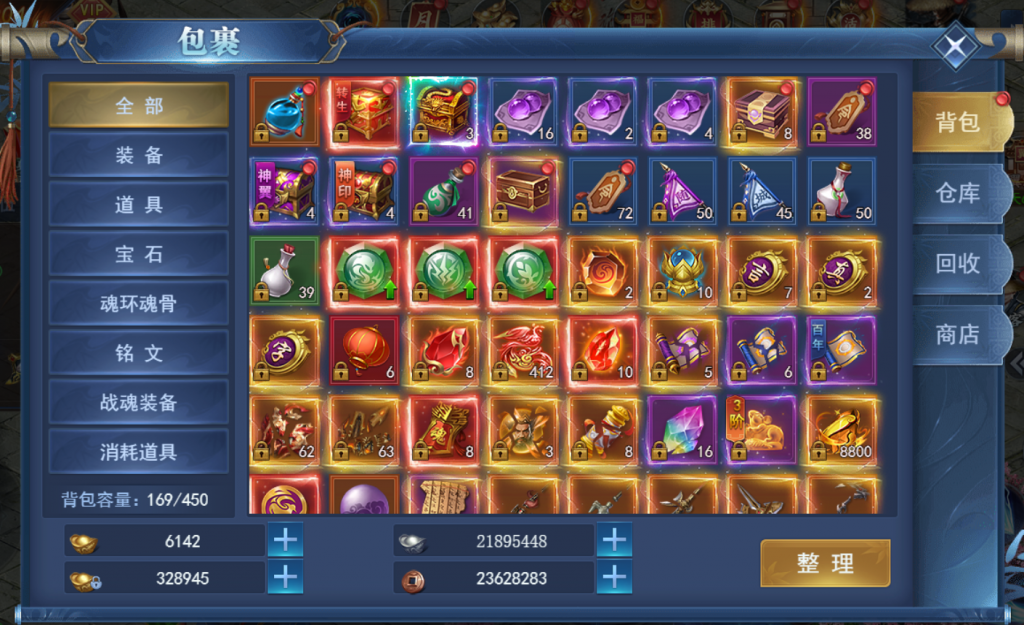Select the item stack of 8800
This screenshot has width=1024, height=625.
click(x=842, y=431)
